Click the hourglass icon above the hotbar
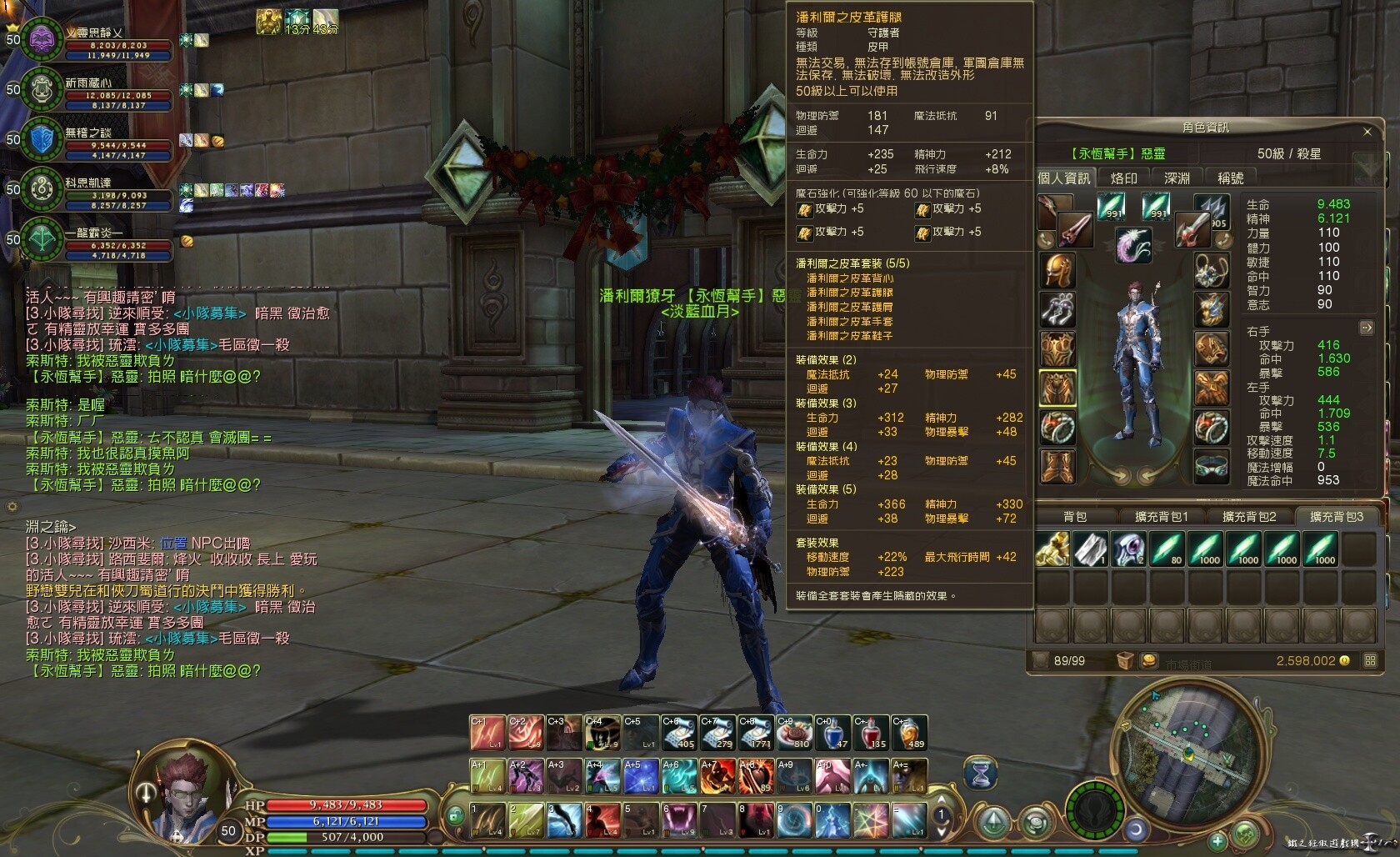1400x857 pixels. [981, 774]
